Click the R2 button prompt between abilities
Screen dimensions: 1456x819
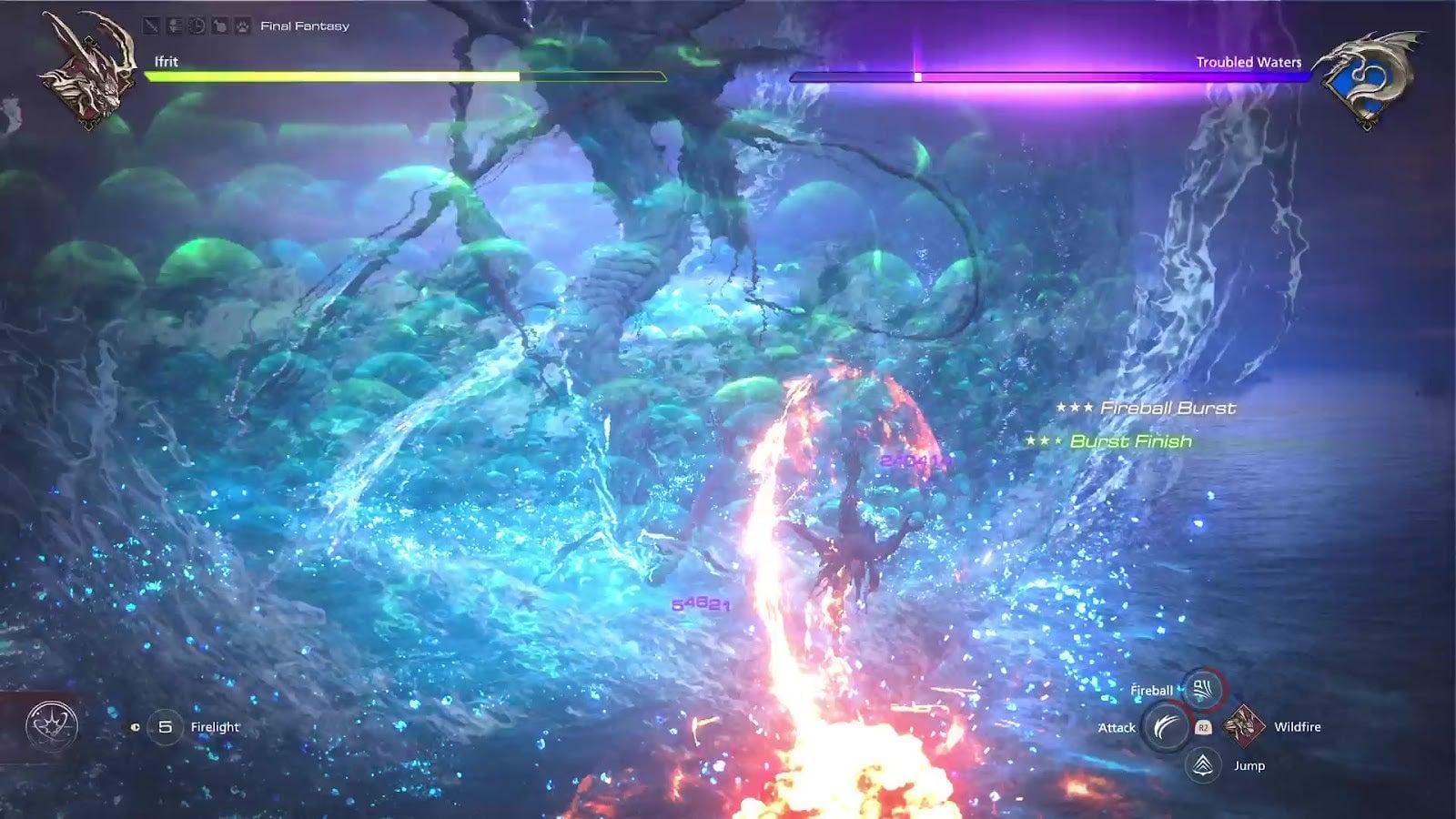pos(1204,727)
